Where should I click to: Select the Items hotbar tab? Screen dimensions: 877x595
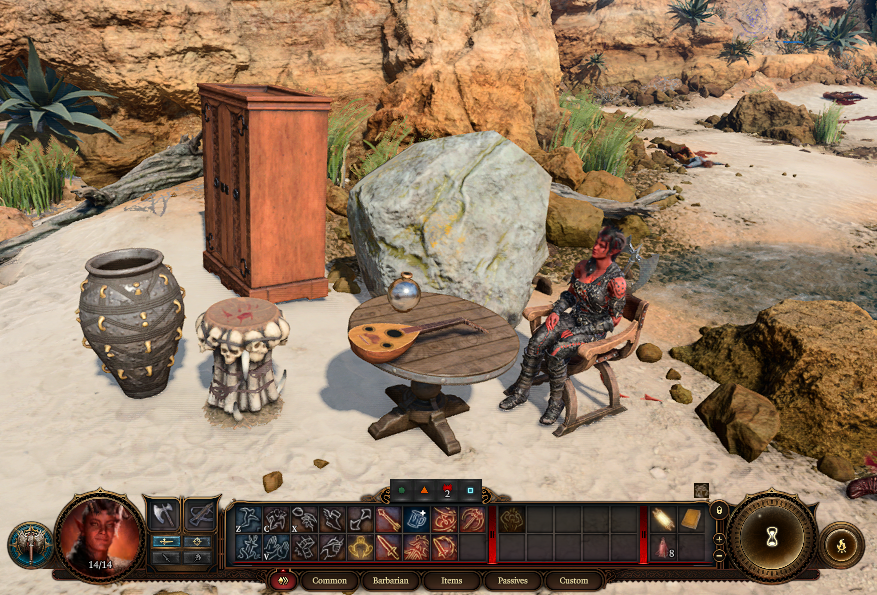pyautogui.click(x=450, y=580)
